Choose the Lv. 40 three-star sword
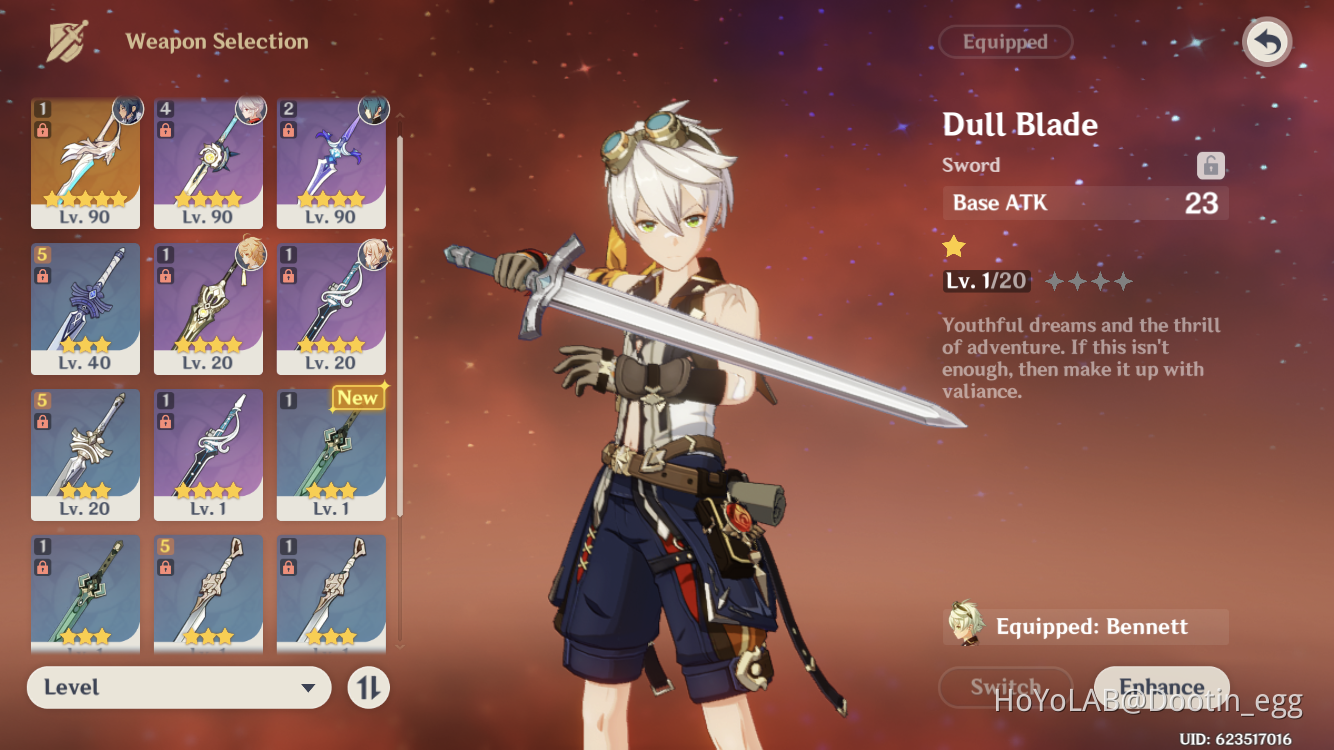Screen dimensions: 1334x750 click(x=86, y=309)
